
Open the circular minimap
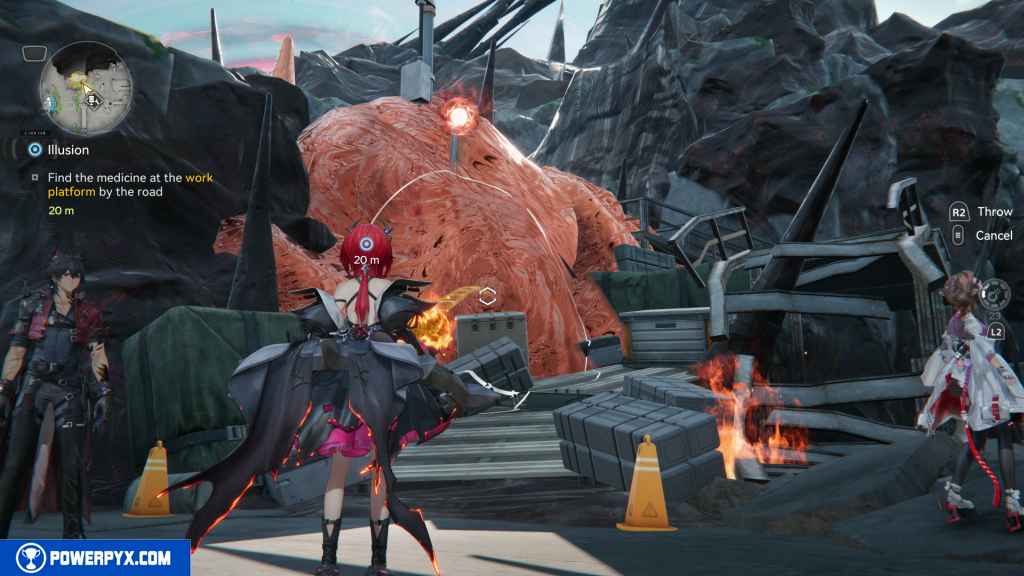pyautogui.click(x=86, y=90)
